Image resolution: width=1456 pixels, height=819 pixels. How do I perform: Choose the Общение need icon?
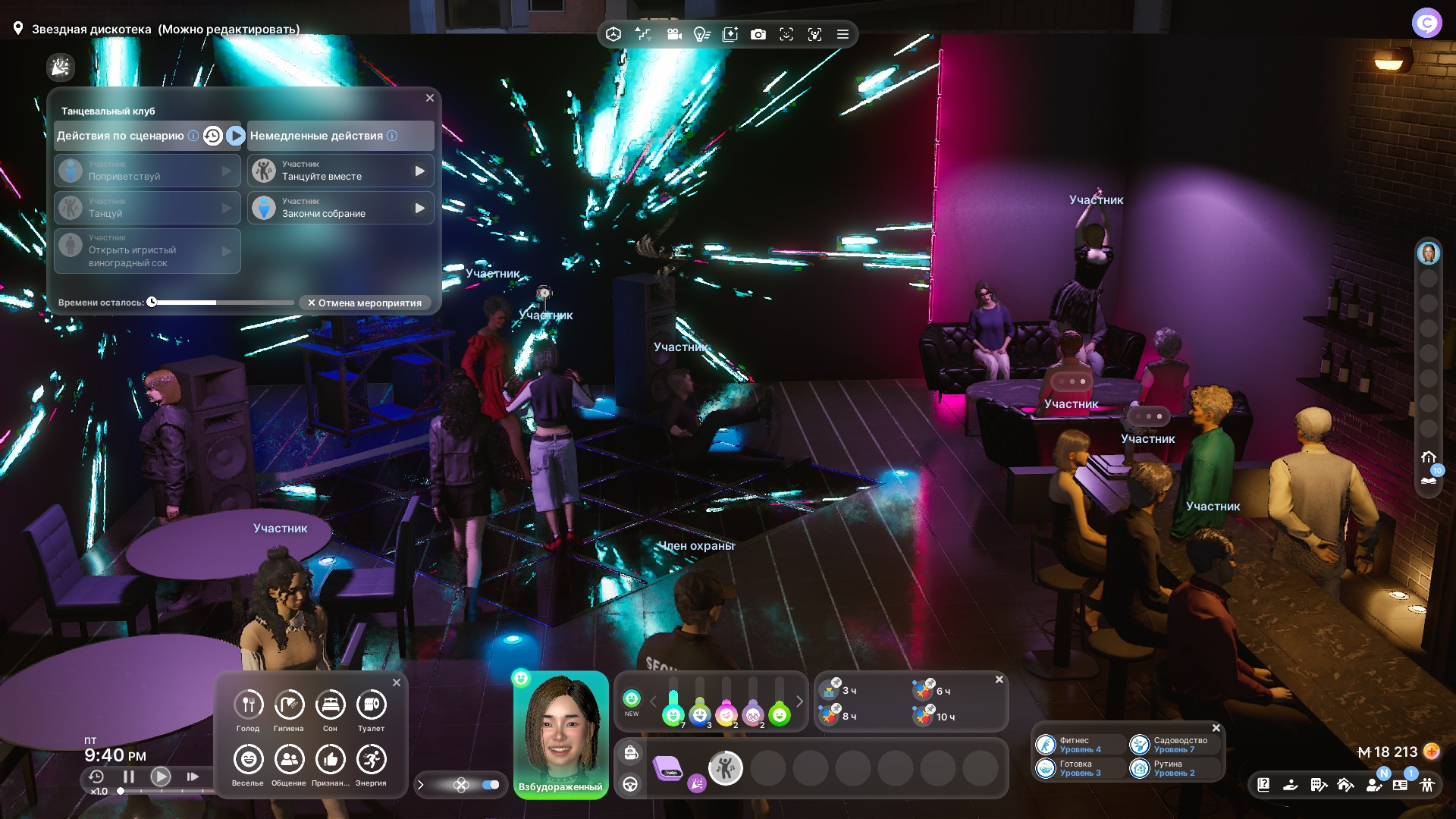(x=289, y=760)
